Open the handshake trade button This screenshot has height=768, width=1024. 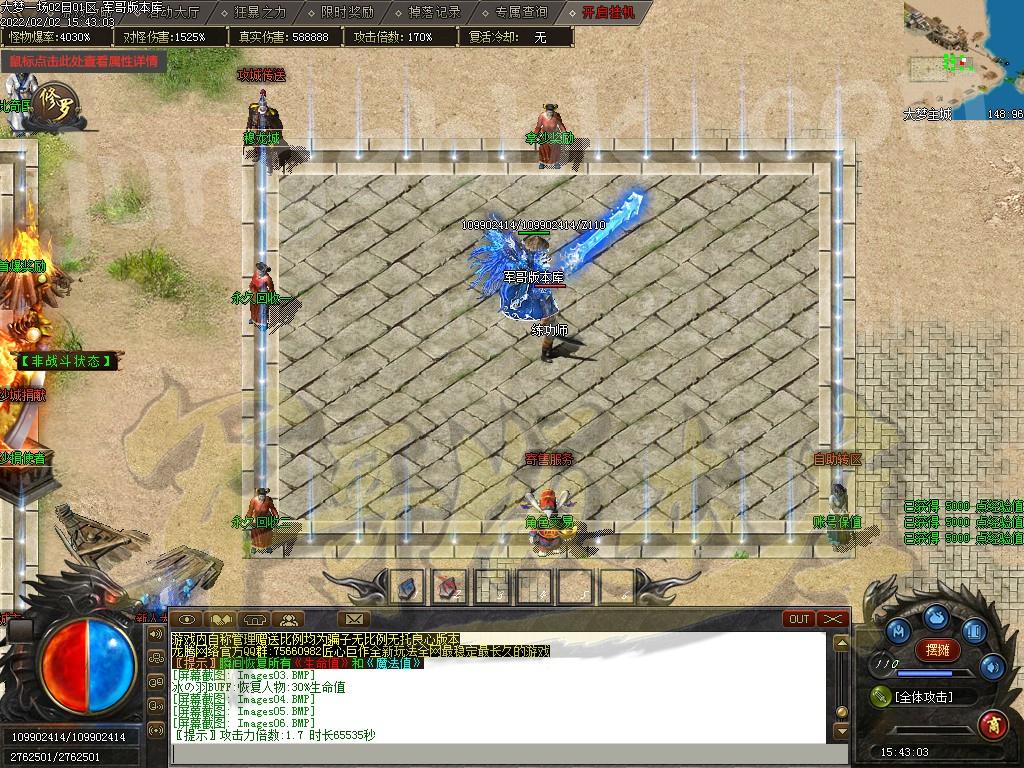tap(220, 619)
